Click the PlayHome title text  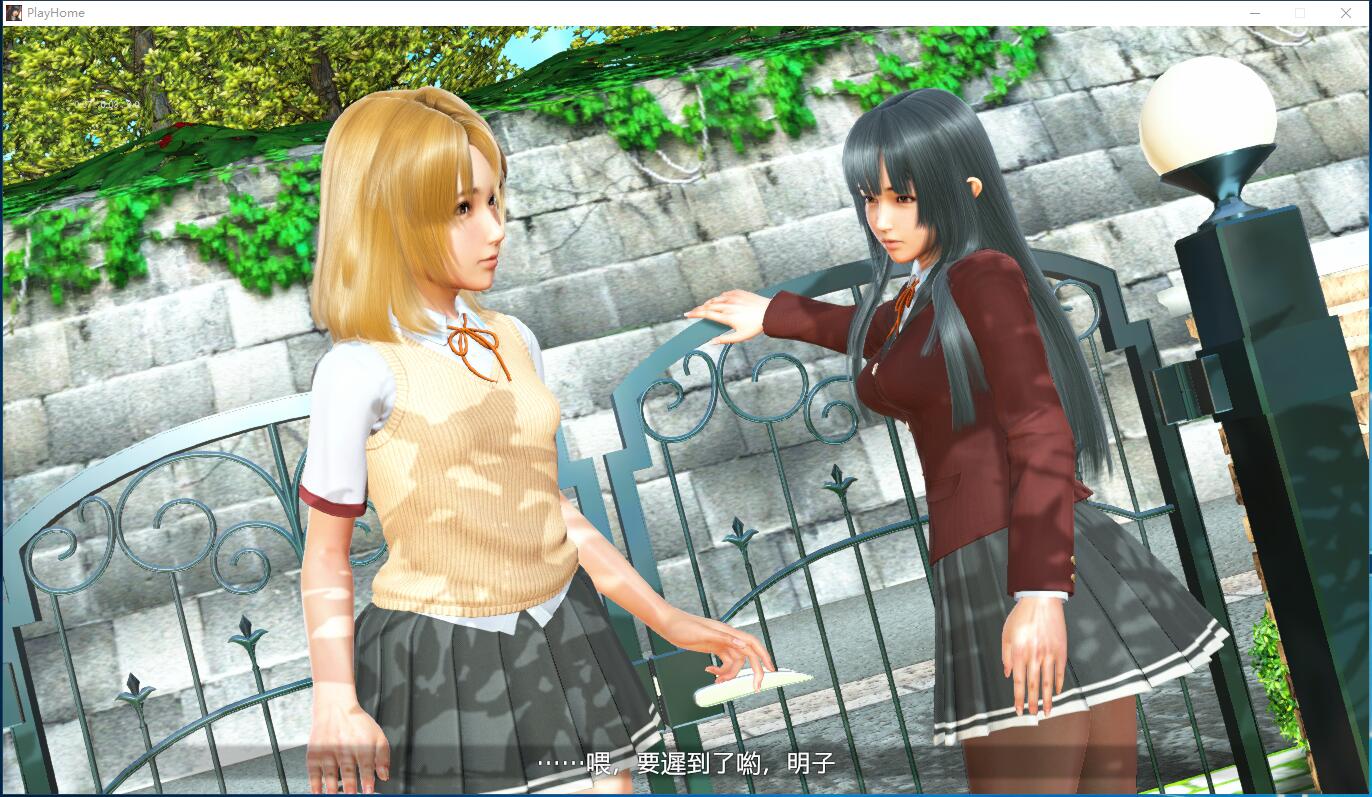pyautogui.click(x=54, y=12)
